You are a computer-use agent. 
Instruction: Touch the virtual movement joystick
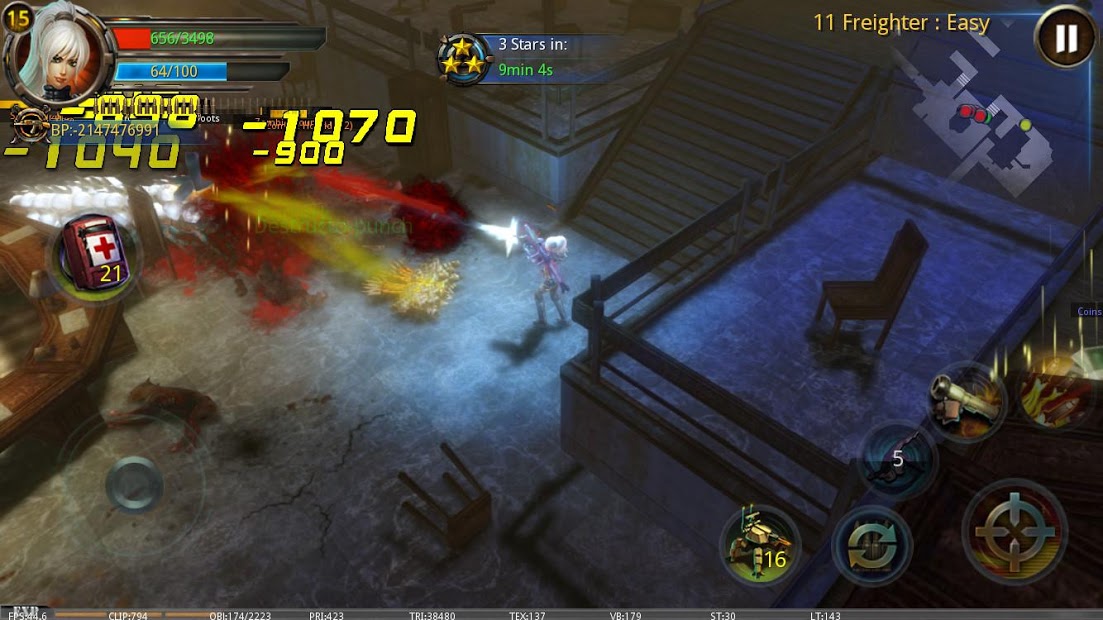point(133,486)
